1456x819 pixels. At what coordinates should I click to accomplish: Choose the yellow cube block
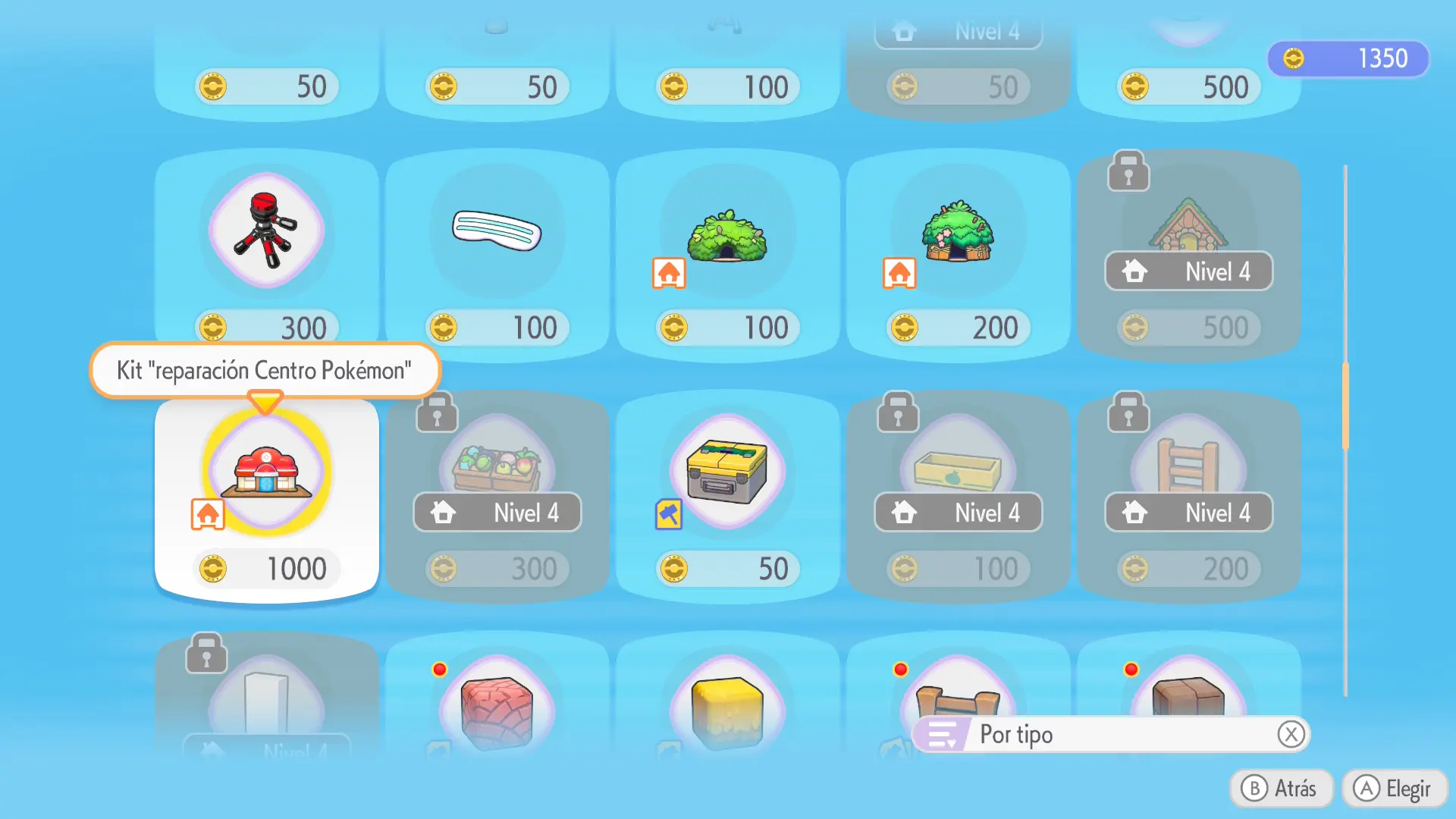tap(727, 709)
